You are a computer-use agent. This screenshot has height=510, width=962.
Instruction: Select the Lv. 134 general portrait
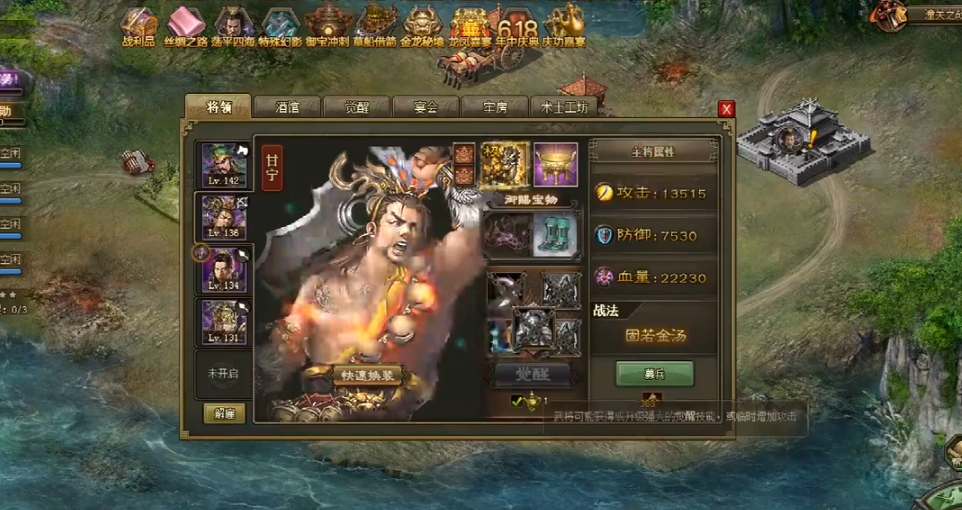(x=223, y=269)
